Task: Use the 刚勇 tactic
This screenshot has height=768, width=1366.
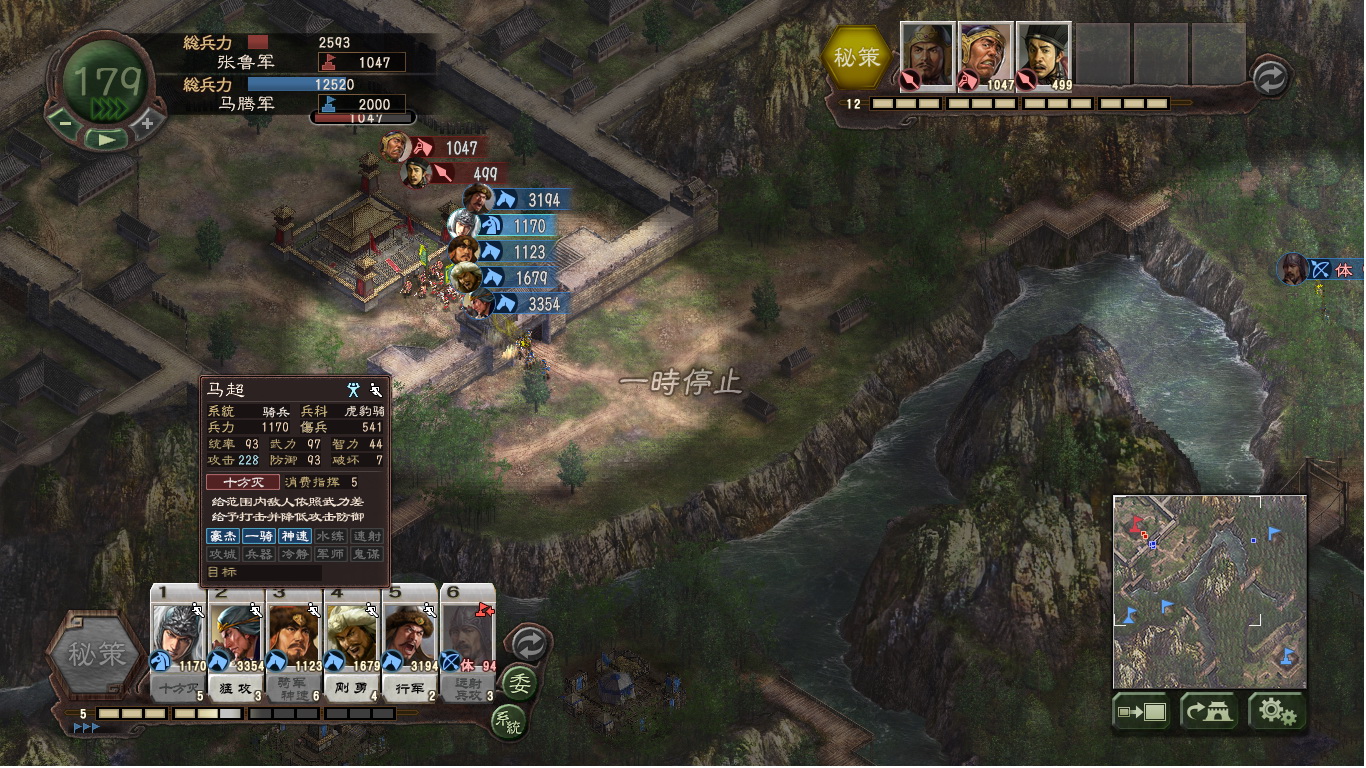Action: coord(353,688)
